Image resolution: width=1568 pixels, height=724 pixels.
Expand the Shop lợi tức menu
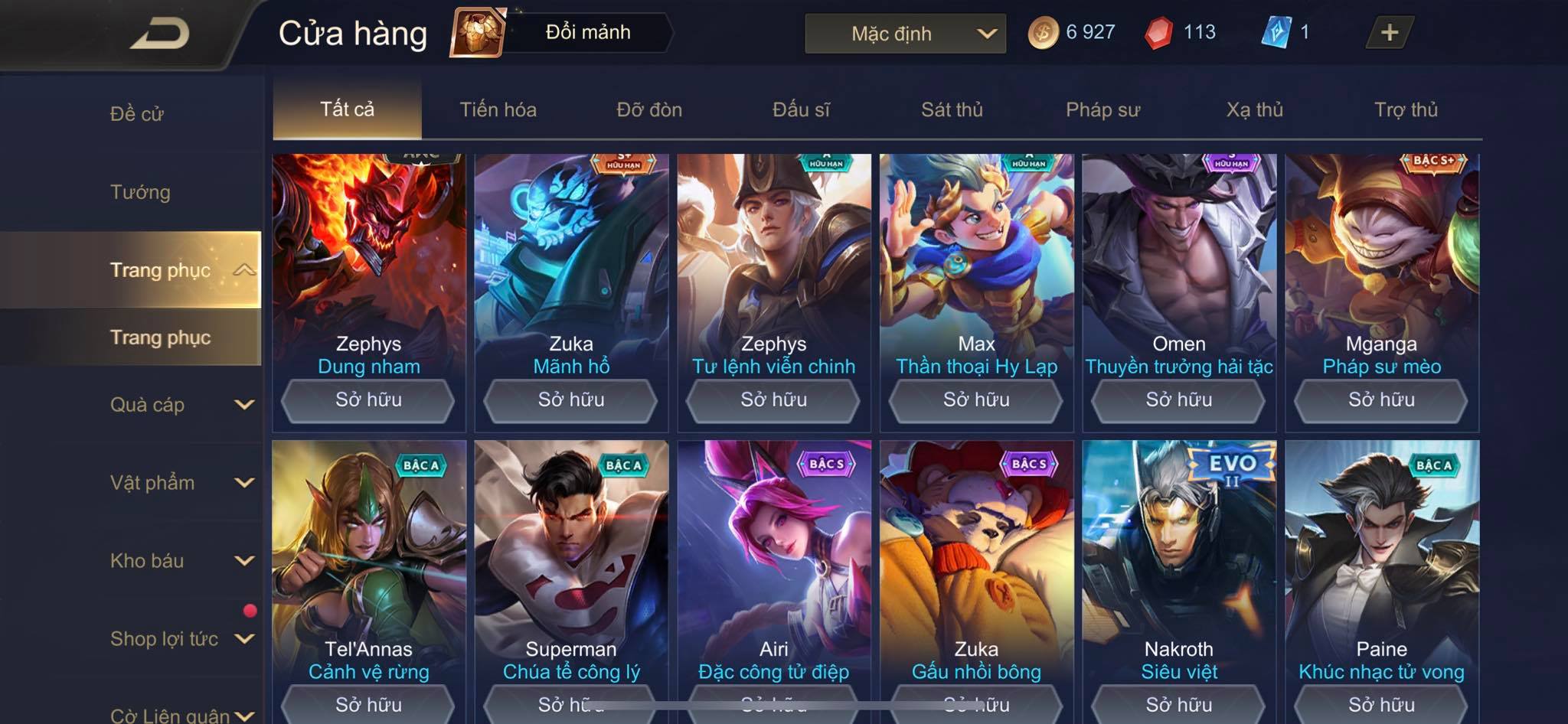click(x=180, y=639)
